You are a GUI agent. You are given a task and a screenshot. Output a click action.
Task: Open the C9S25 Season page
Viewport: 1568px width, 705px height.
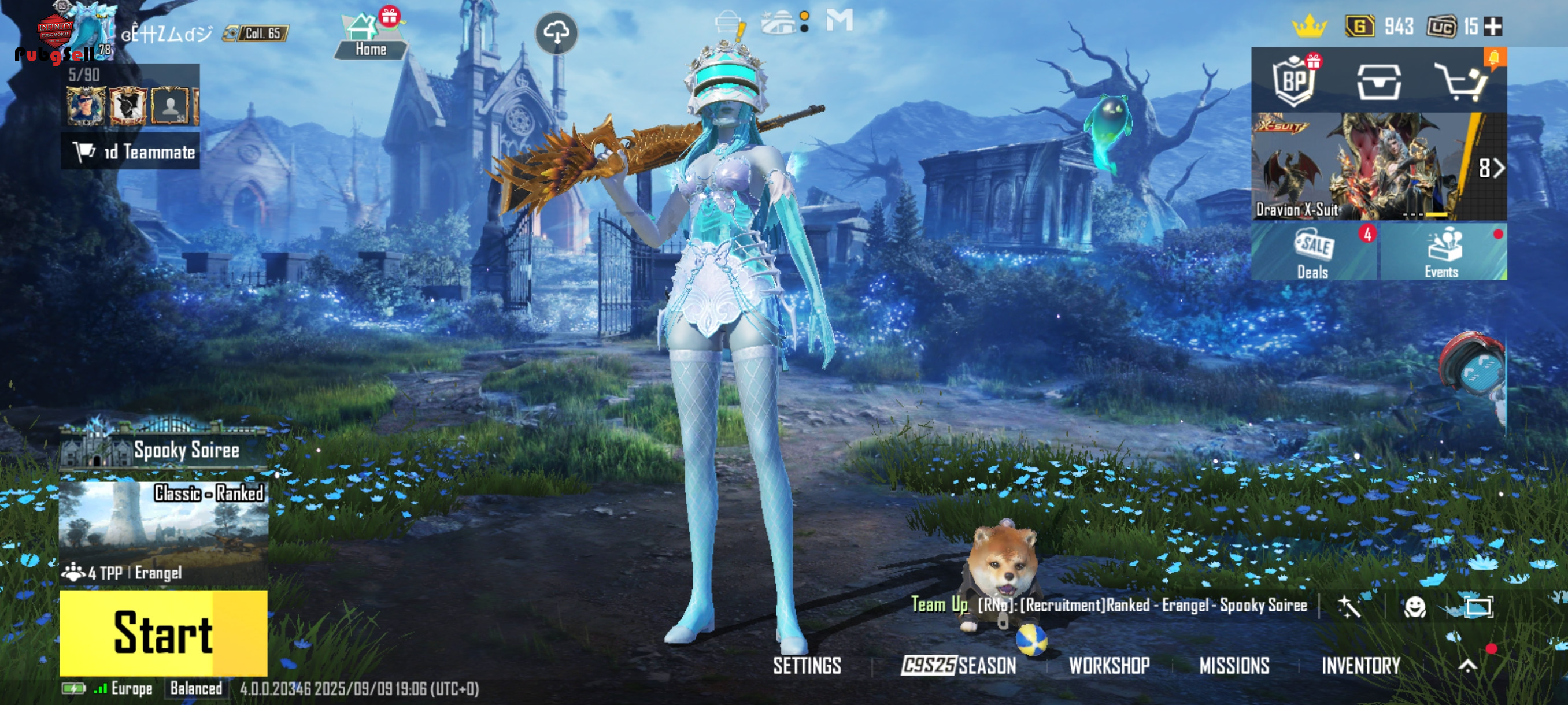[x=959, y=666]
